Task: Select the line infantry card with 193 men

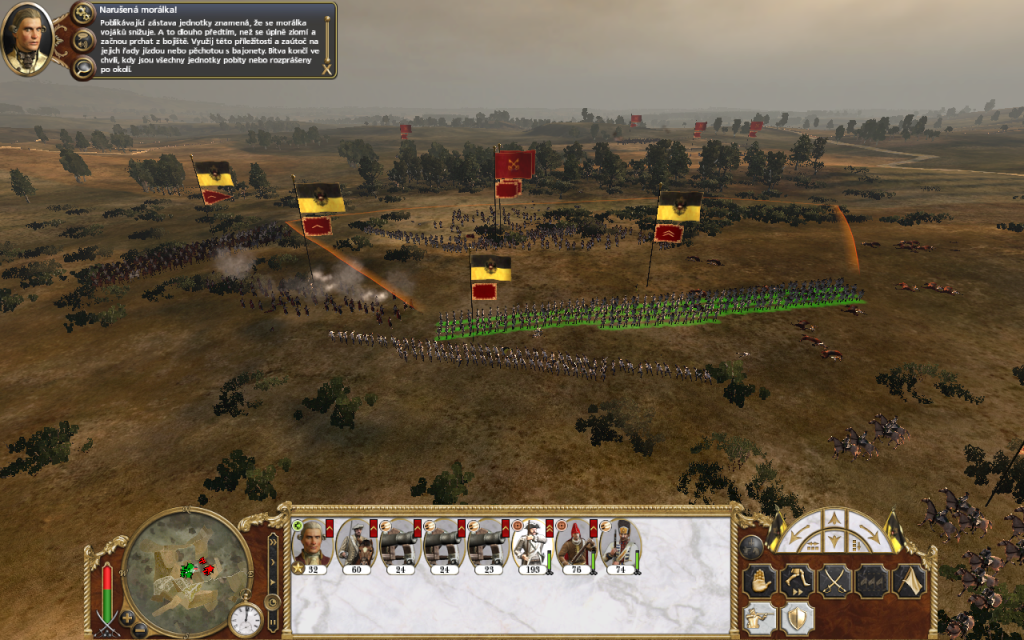Action: click(x=531, y=546)
